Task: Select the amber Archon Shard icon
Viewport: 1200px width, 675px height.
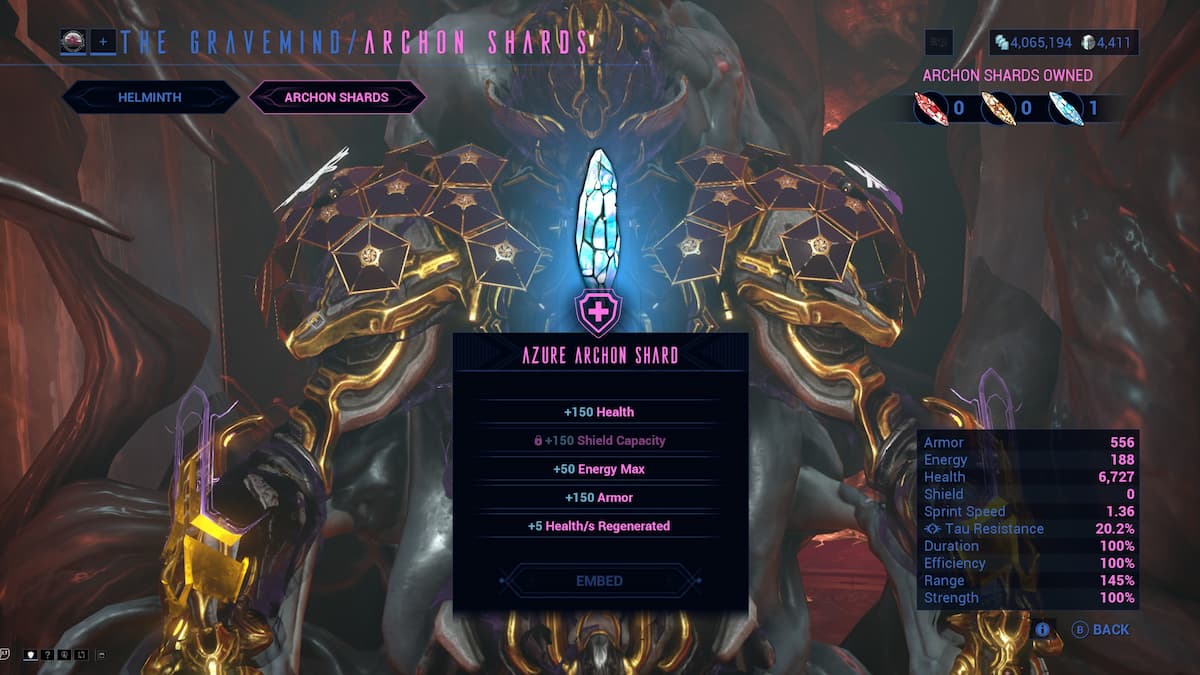Action: [x=997, y=107]
